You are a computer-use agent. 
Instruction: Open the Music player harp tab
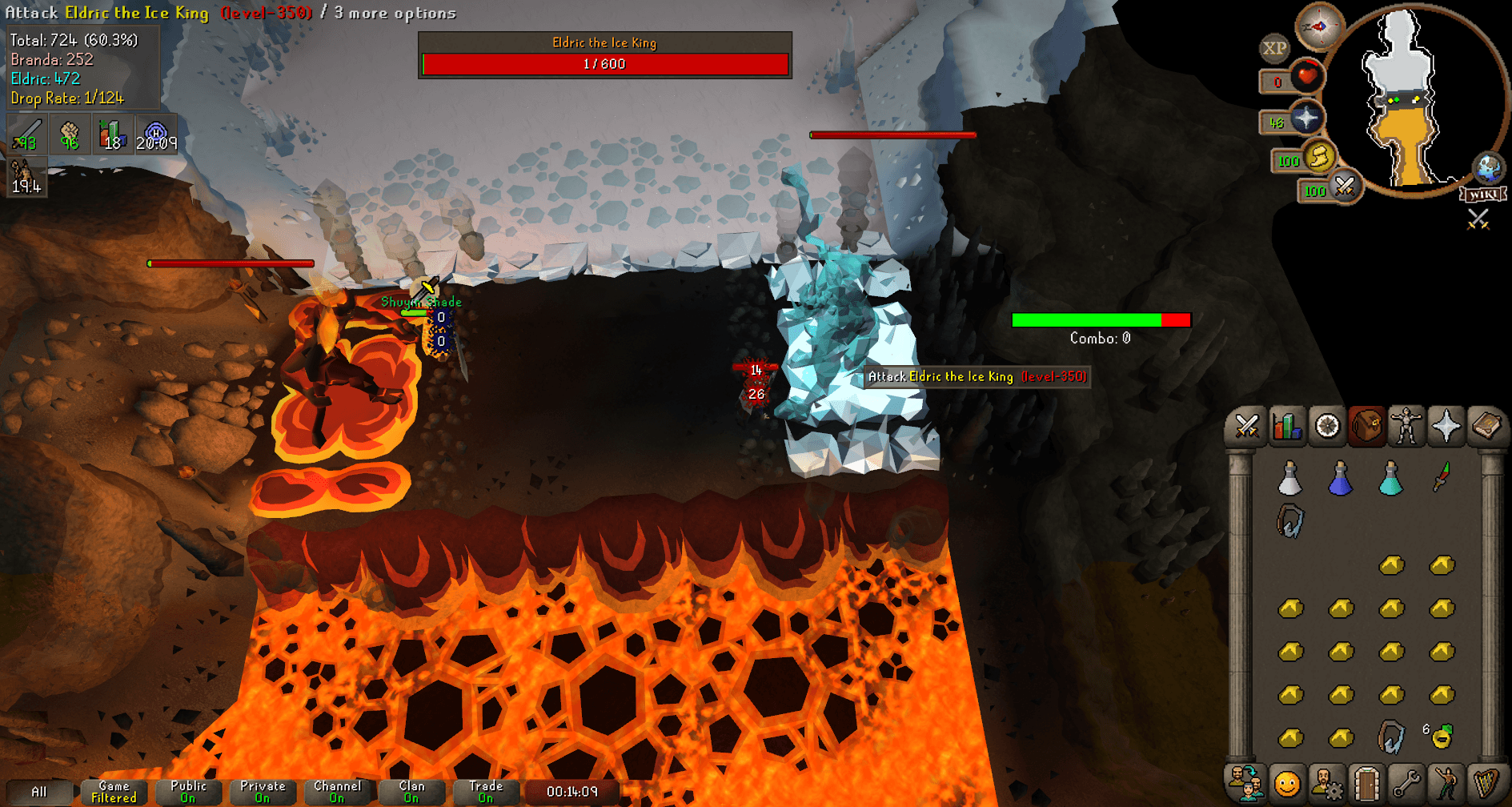[1487, 783]
